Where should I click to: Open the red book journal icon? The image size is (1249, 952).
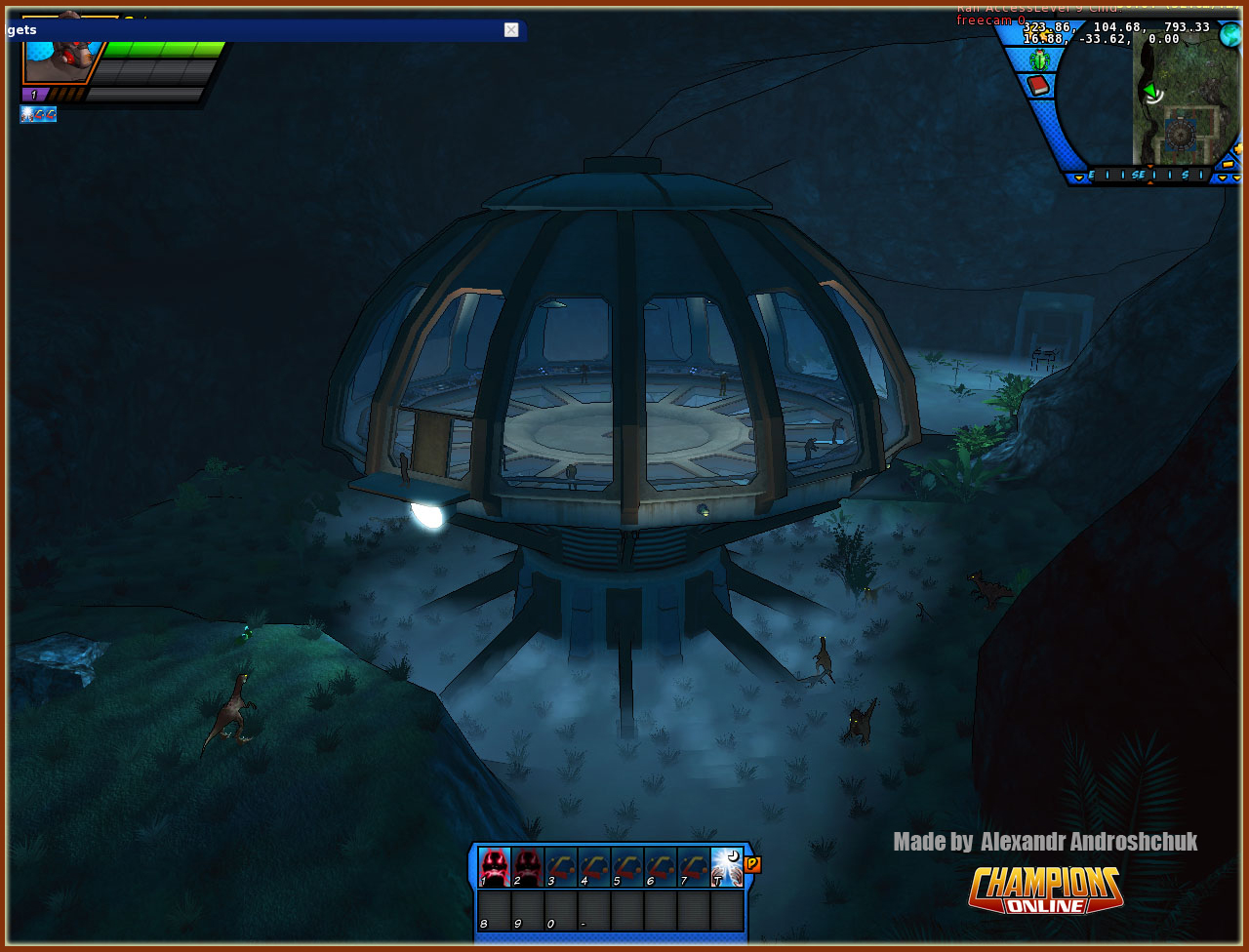point(1038,86)
